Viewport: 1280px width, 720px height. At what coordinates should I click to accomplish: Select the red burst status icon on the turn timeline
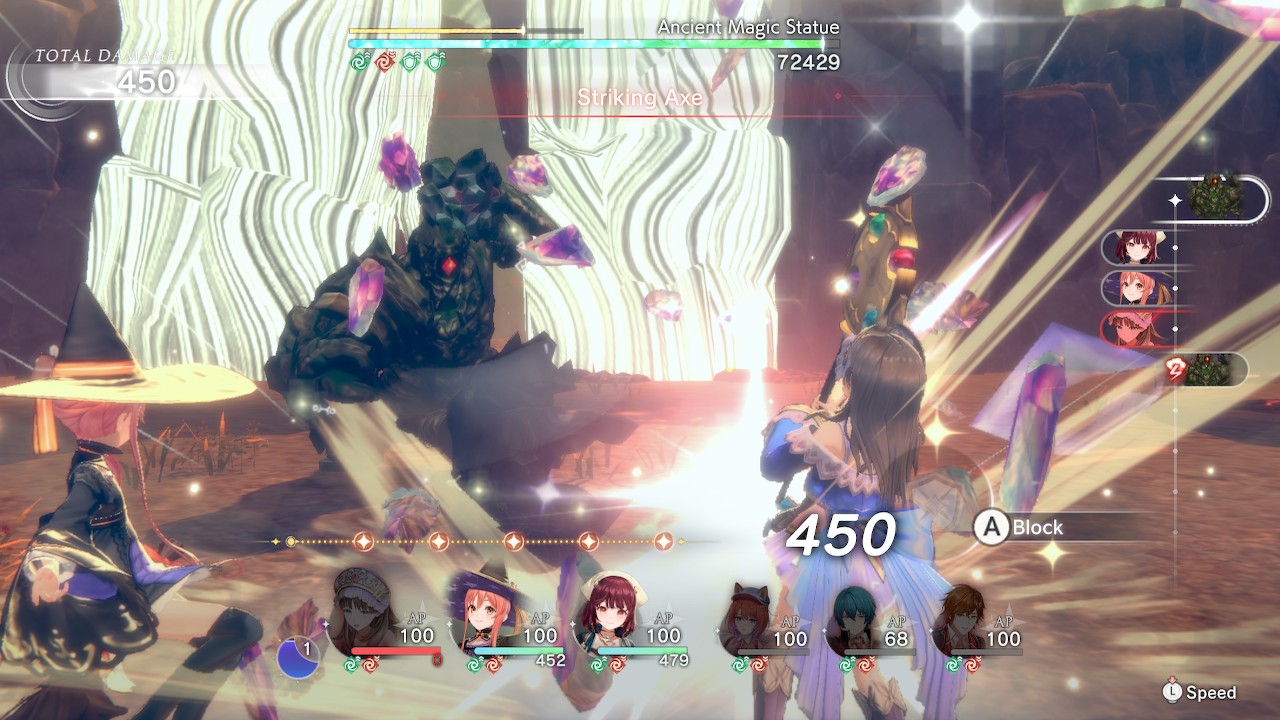pyautogui.click(x=1174, y=366)
